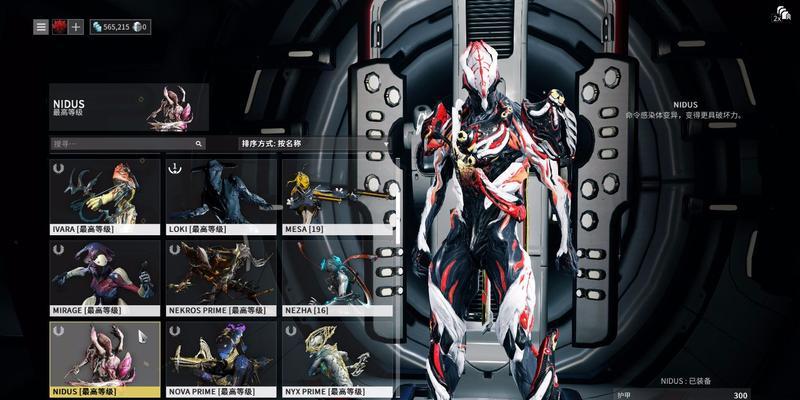The width and height of the screenshot is (800, 400).
Task: Choose the Nekros Prime tile
Action: click(x=221, y=278)
